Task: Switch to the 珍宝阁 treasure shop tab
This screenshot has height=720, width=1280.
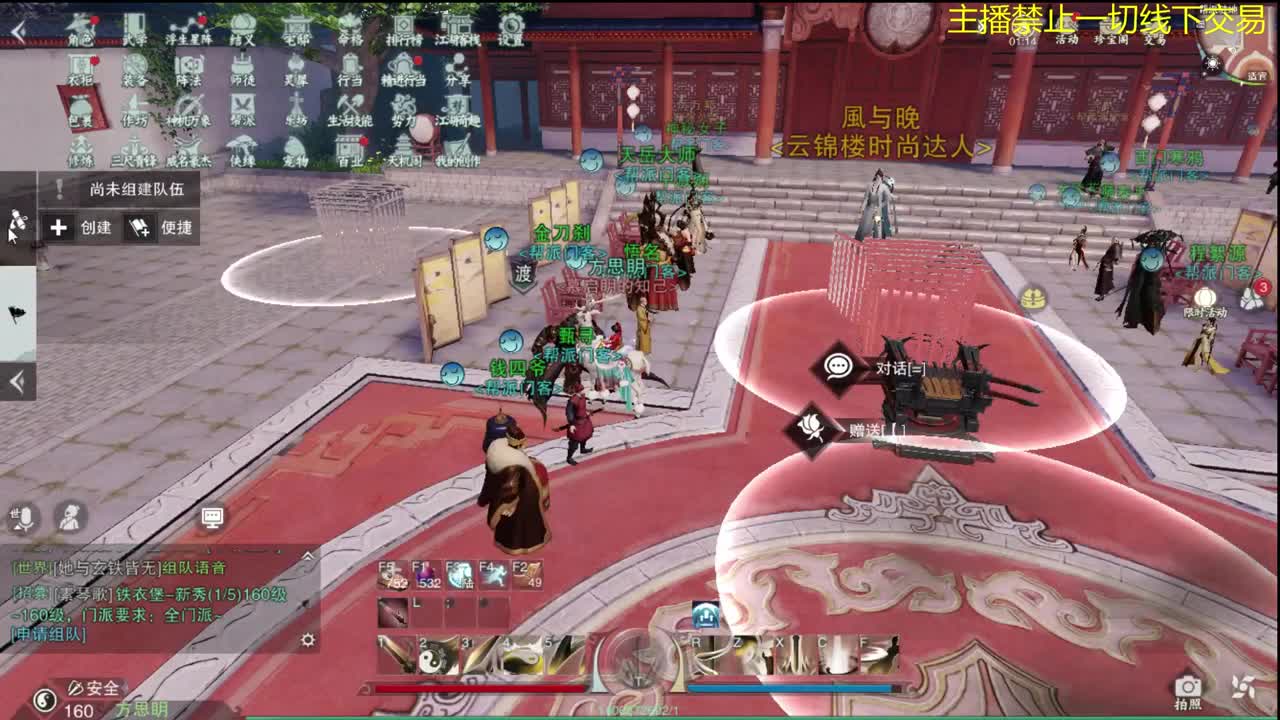Action: click(x=1112, y=41)
